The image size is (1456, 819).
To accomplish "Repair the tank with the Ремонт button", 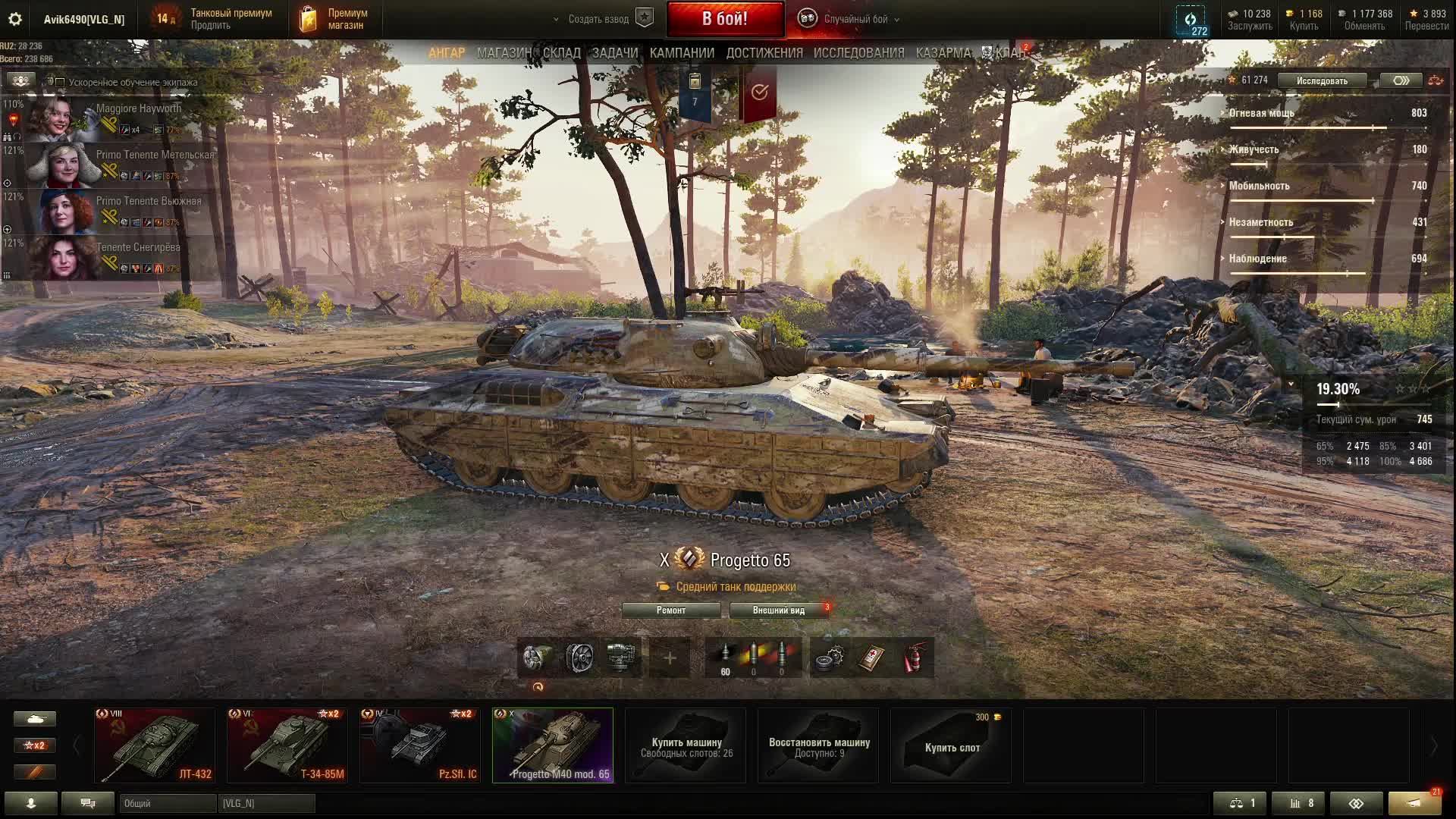I will (671, 610).
